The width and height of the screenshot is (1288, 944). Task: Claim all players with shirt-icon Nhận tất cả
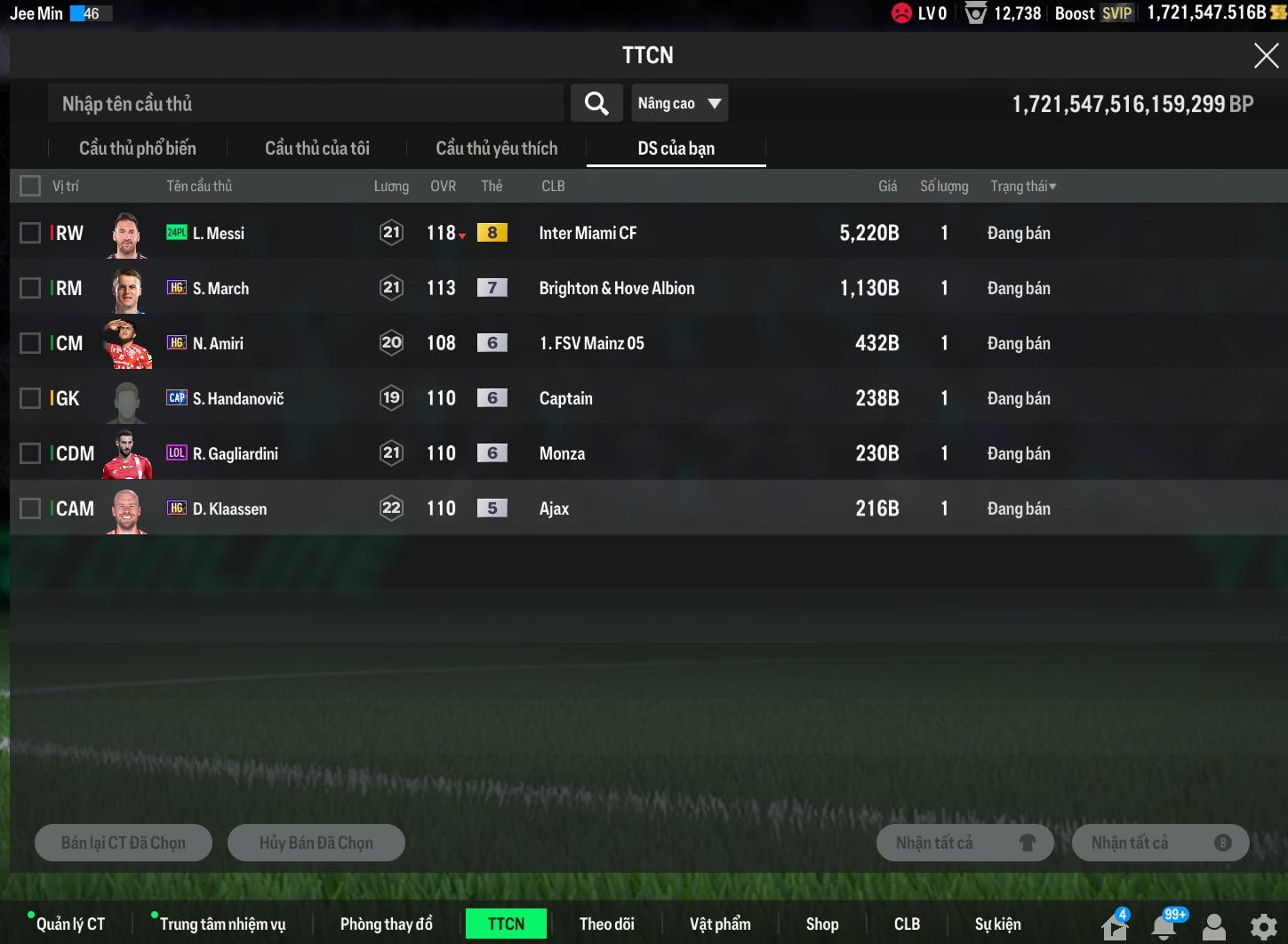(x=964, y=843)
